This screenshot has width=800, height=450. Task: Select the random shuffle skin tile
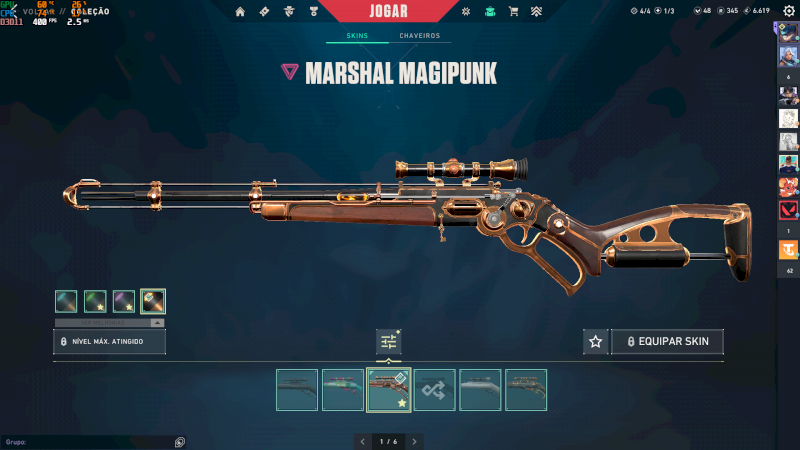435,390
